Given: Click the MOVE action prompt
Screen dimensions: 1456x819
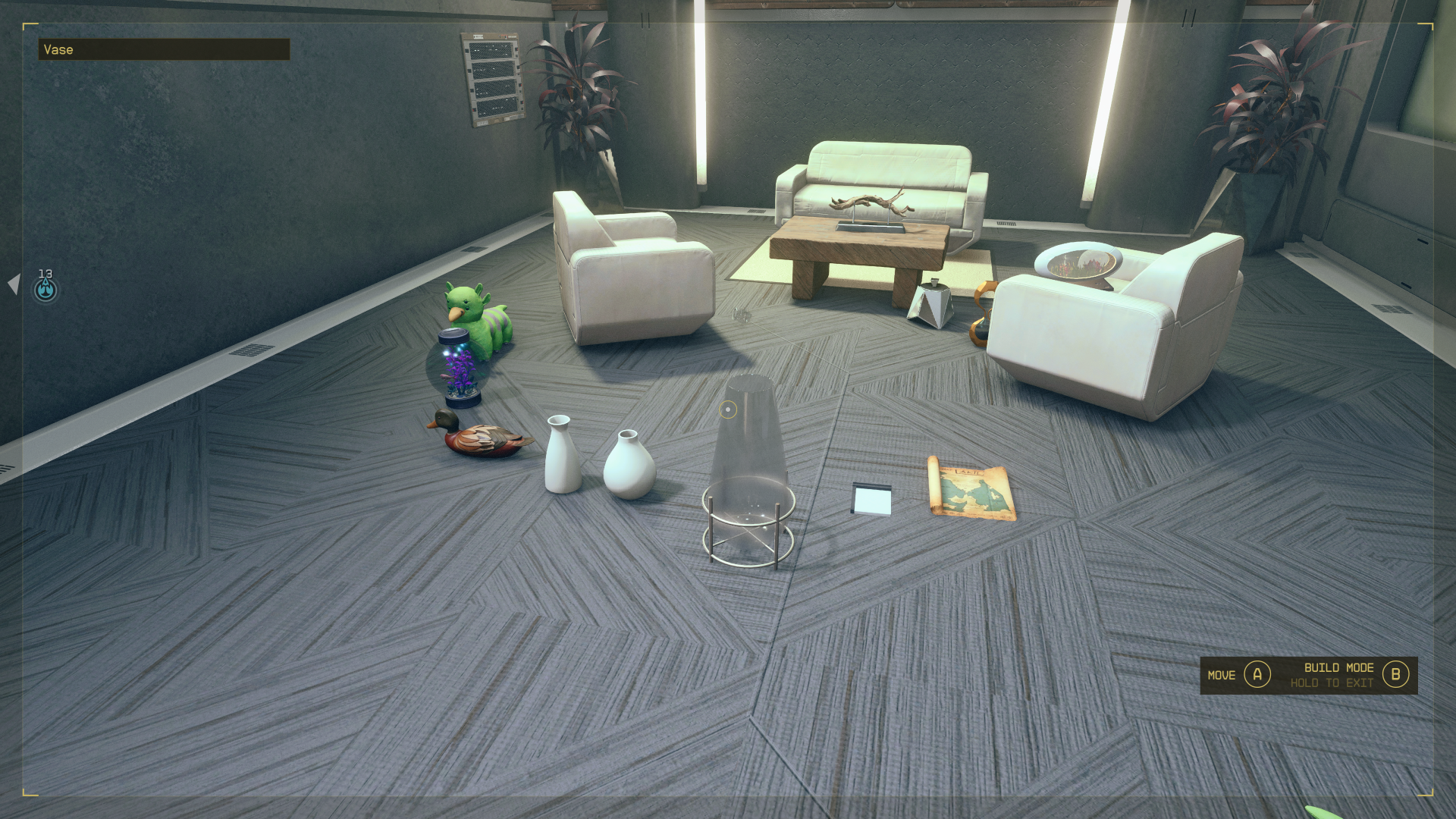Looking at the screenshot, I should tap(1221, 674).
